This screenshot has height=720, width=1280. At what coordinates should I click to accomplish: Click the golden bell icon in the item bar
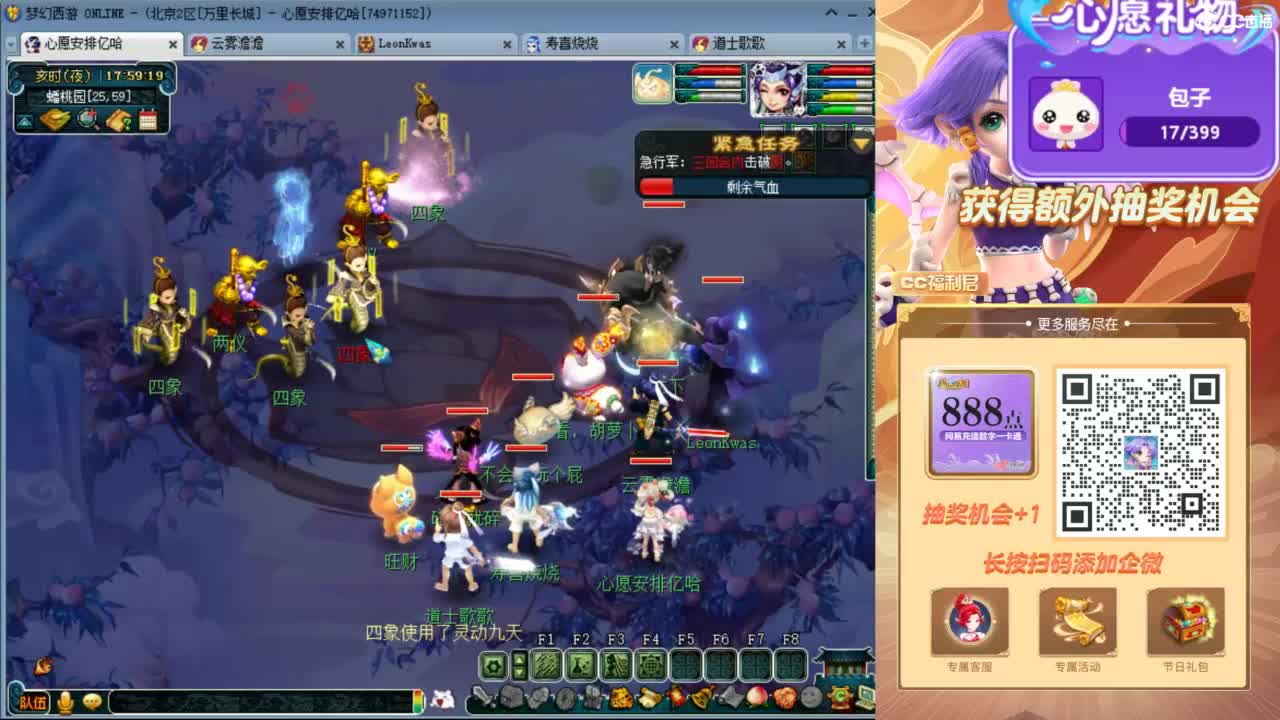pyautogui.click(x=700, y=698)
